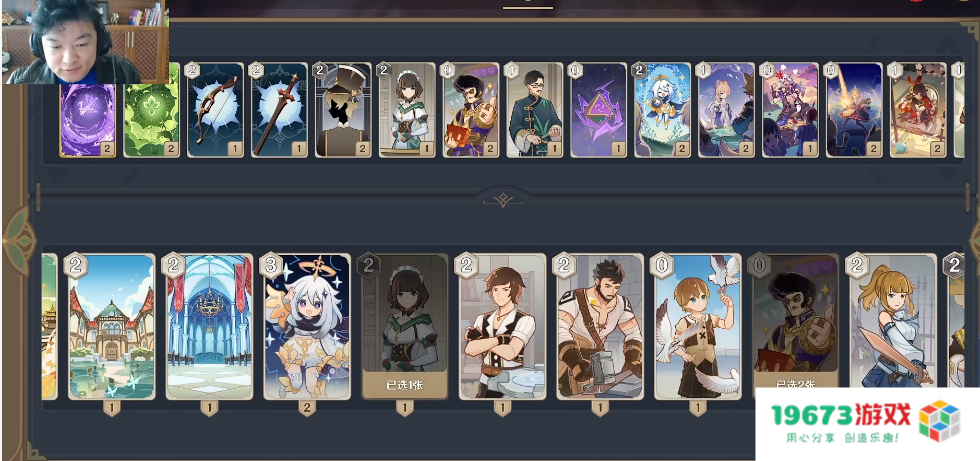980x461 pixels.
Task: Click the streamer webcam overlay
Action: [84, 40]
